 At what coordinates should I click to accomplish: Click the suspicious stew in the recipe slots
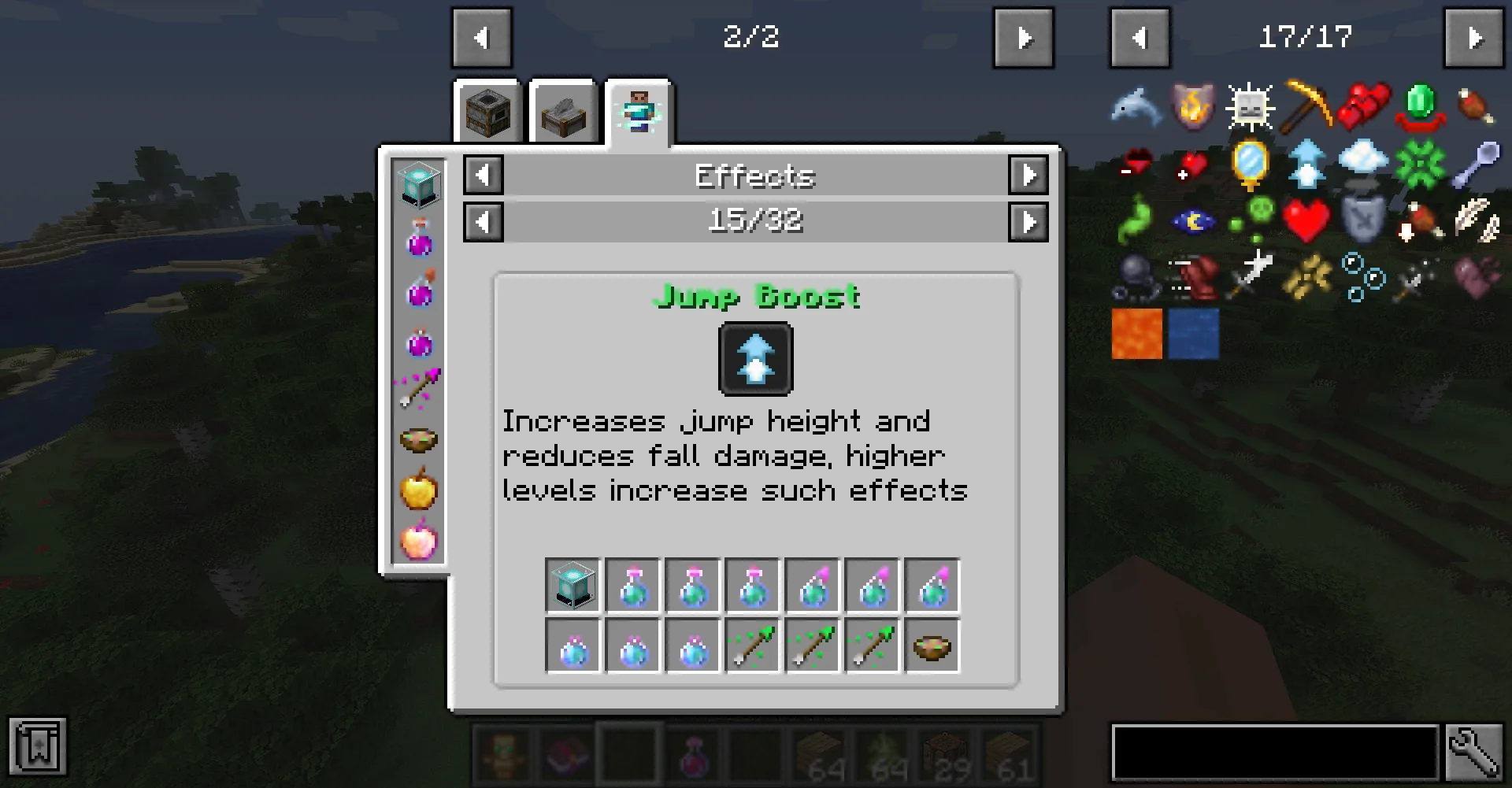tap(932, 646)
